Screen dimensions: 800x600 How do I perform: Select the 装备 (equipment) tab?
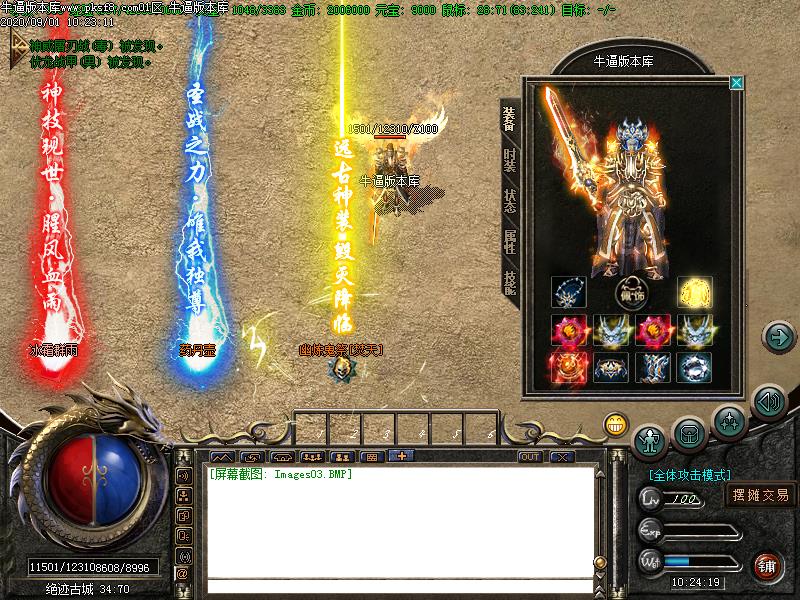click(x=510, y=119)
